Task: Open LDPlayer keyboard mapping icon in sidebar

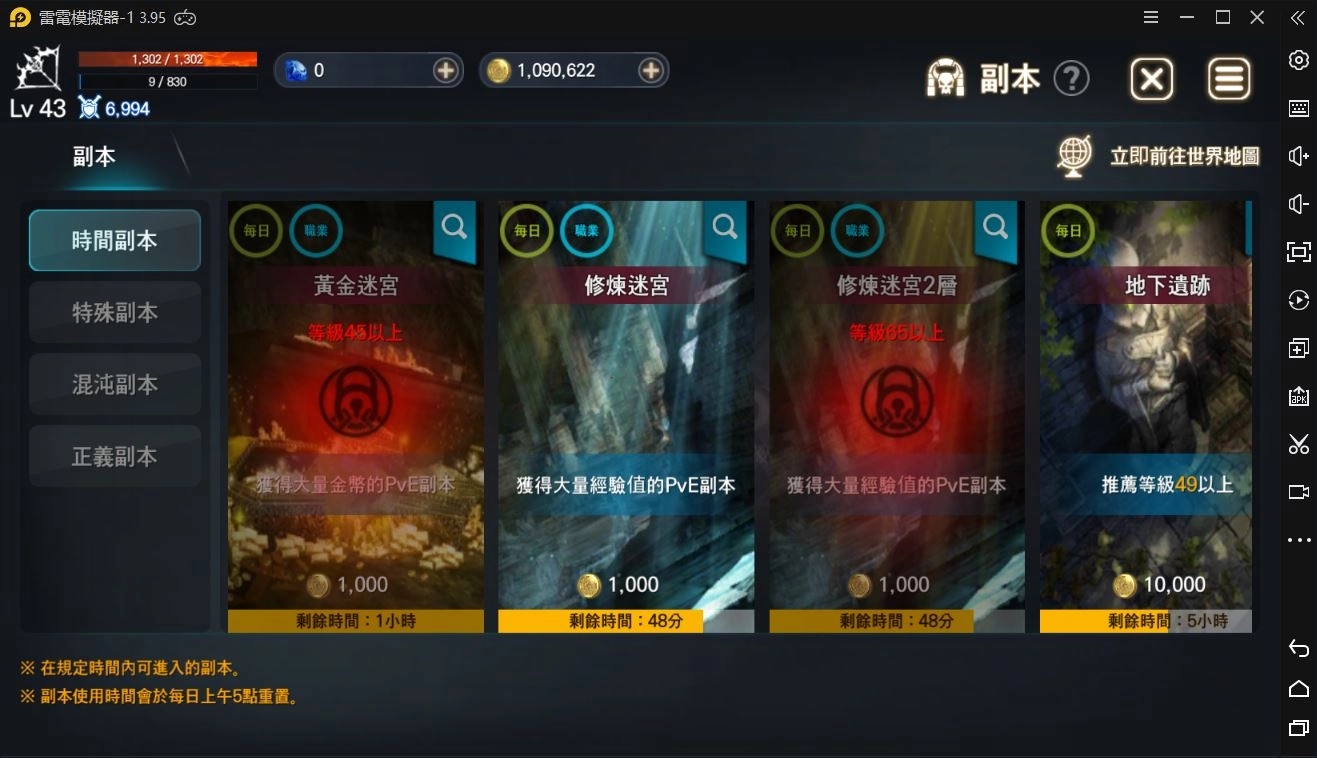Action: pos(1298,108)
